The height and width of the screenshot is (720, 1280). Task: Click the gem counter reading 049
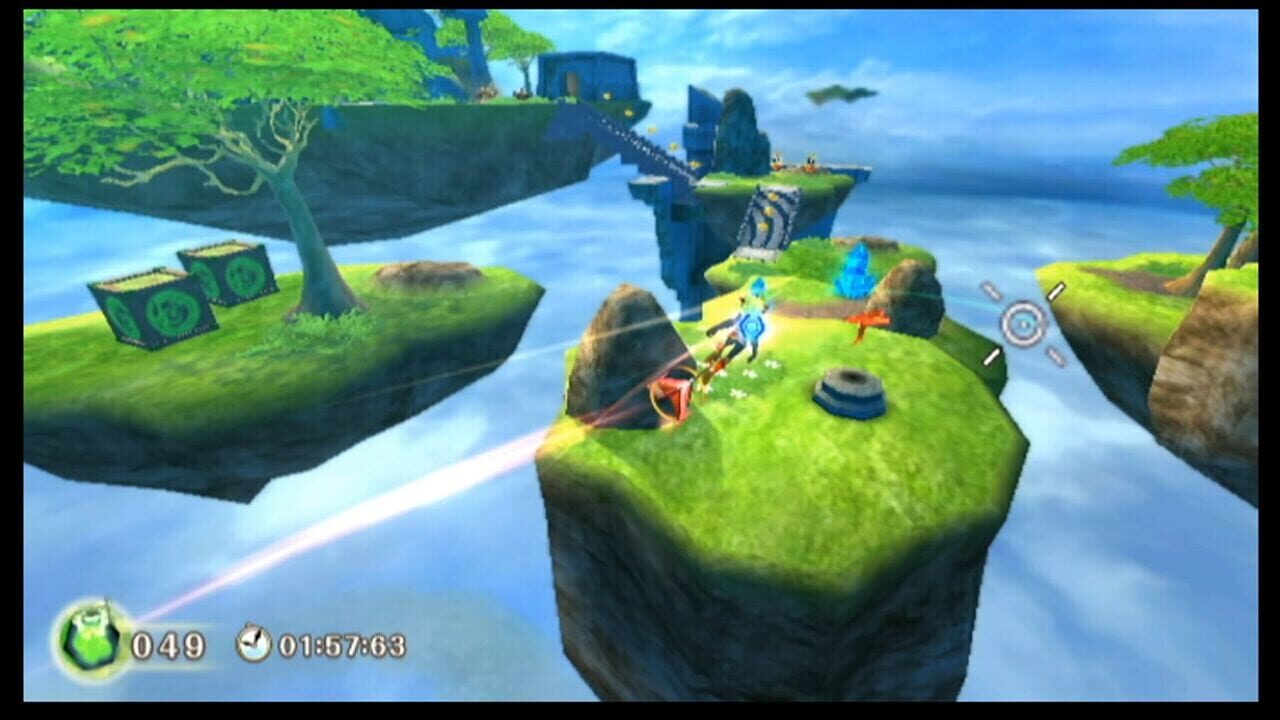tap(172, 647)
